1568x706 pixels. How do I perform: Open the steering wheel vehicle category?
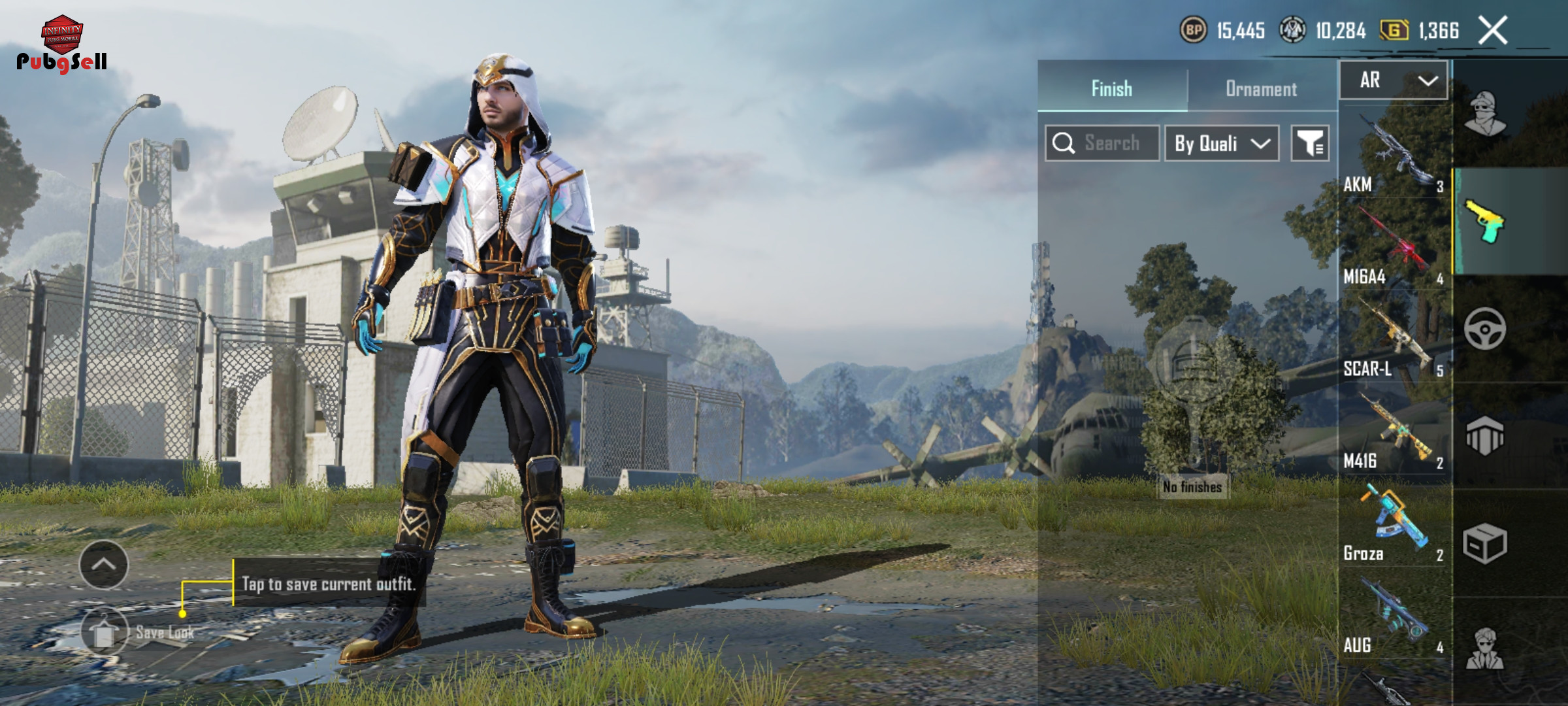point(1484,328)
